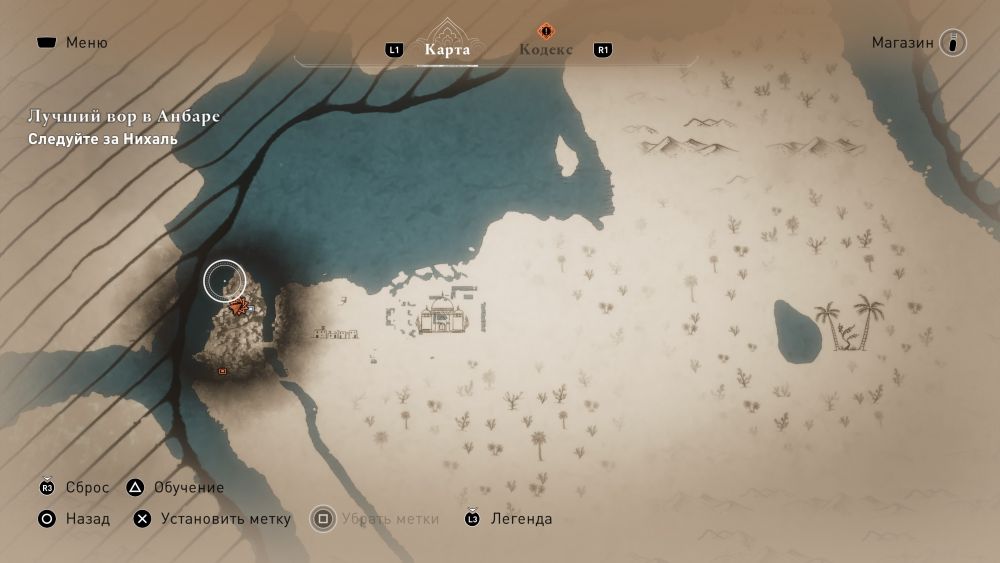Click the orange player marker on the map

[x=238, y=306]
